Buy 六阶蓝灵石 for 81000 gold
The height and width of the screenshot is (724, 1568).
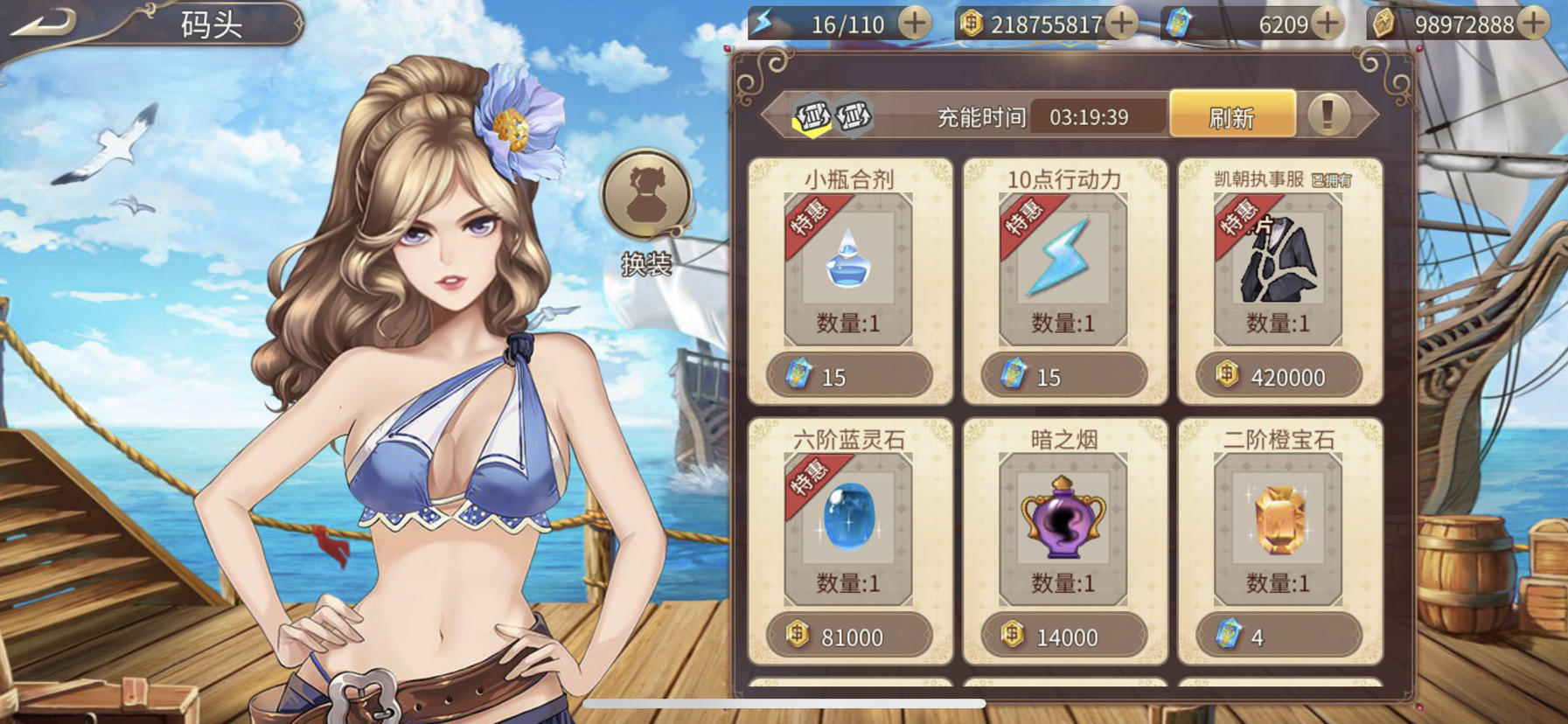848,637
